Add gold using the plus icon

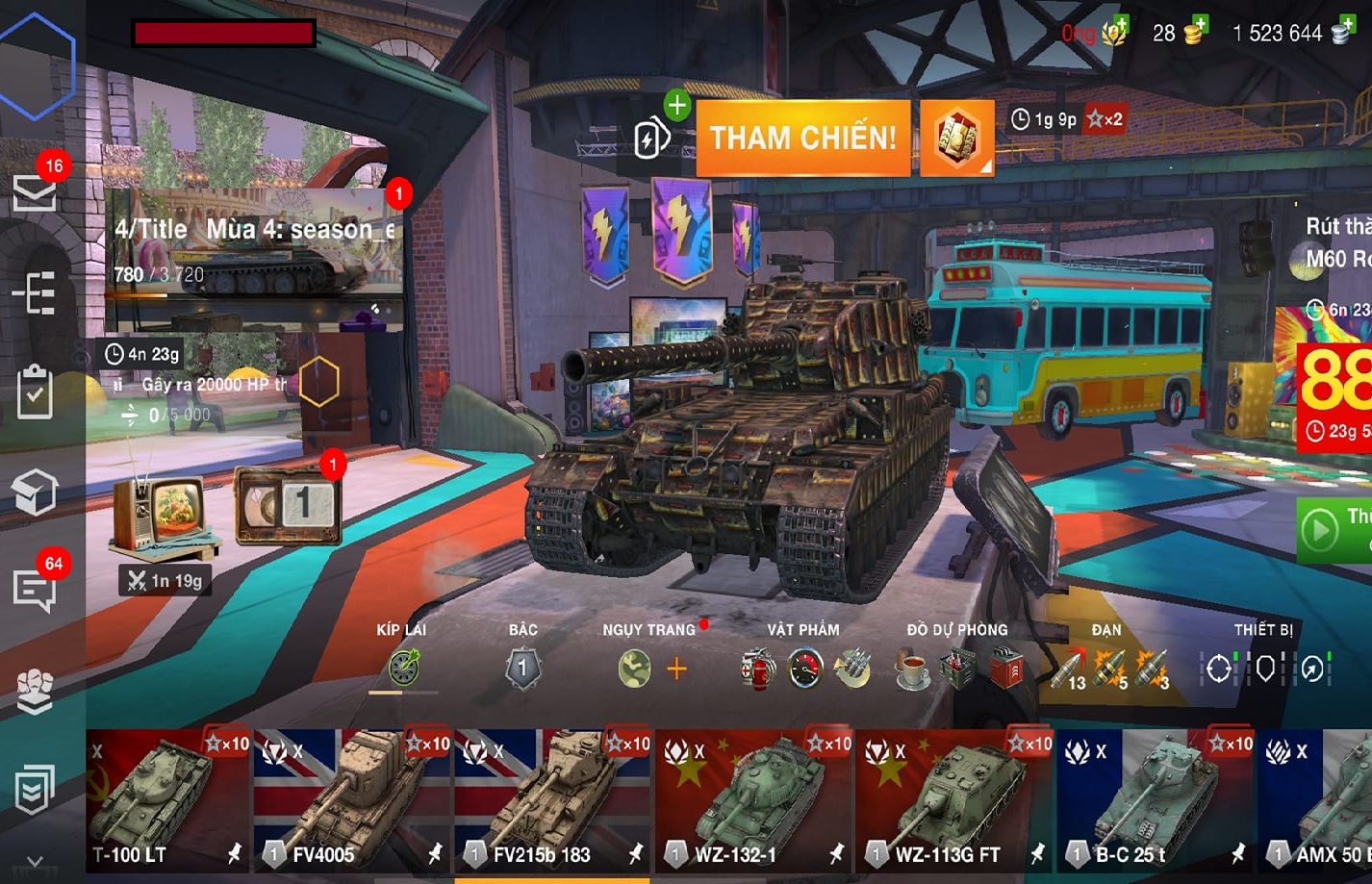pyautogui.click(x=1197, y=25)
